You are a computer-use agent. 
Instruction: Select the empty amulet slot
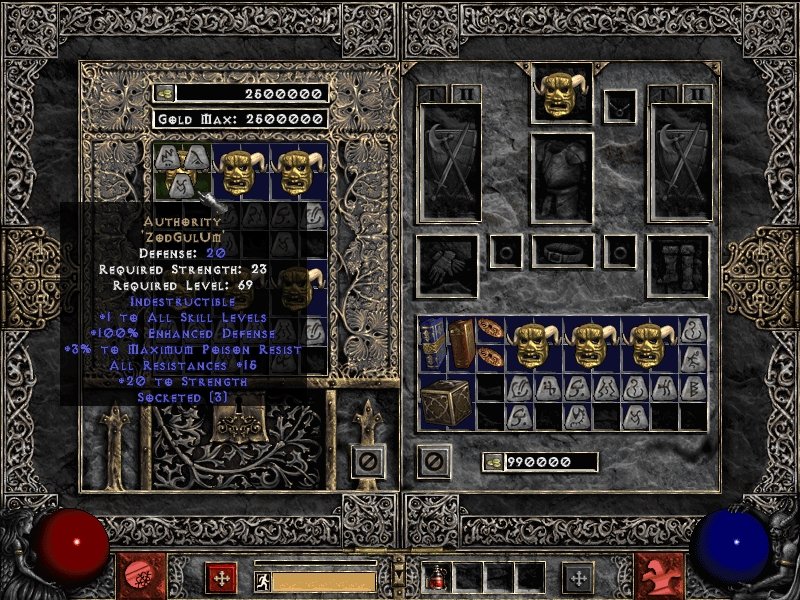(x=621, y=104)
